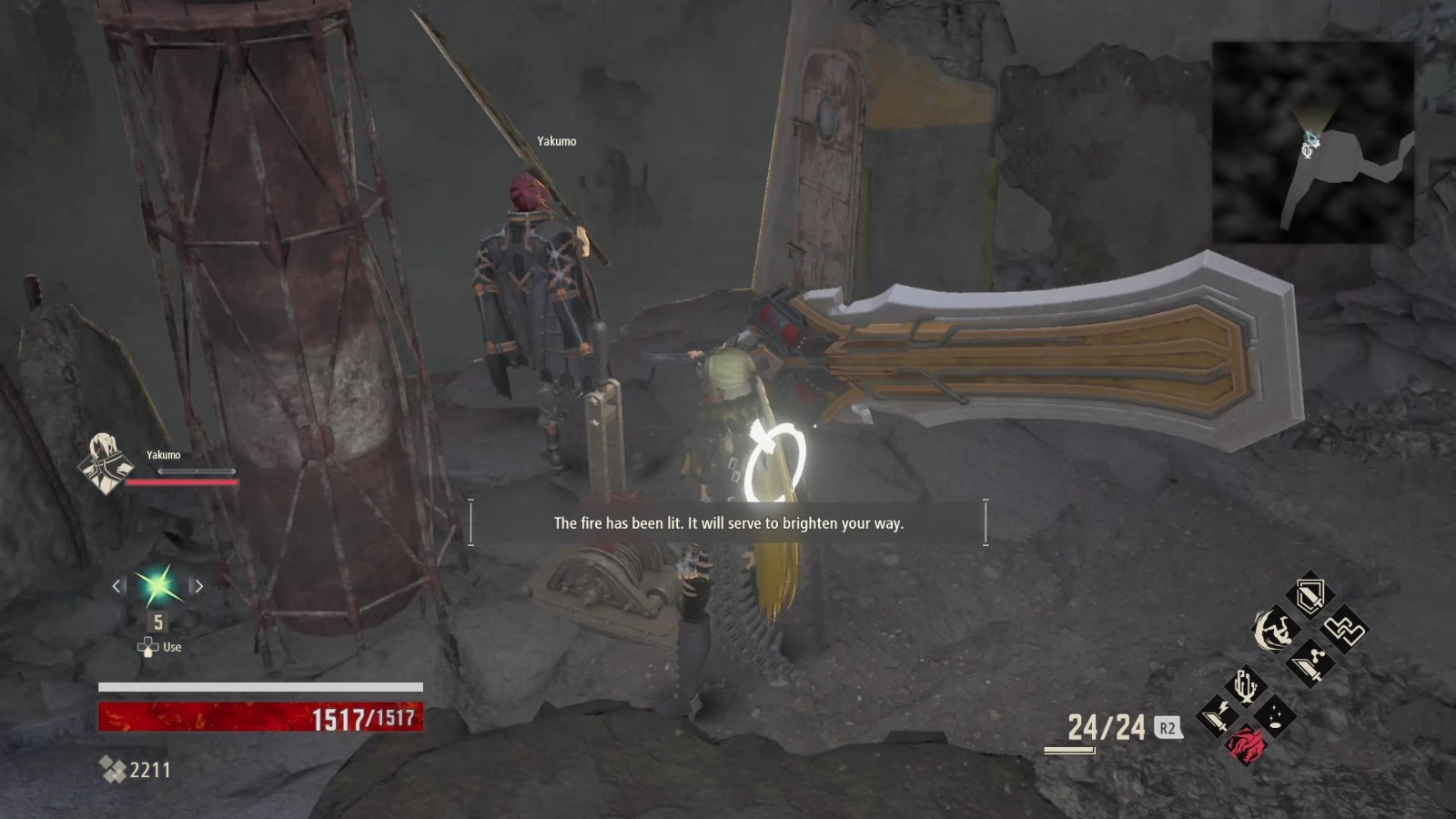Click the left arrow to cycle items
Screen dimensions: 1456x819
(x=116, y=586)
